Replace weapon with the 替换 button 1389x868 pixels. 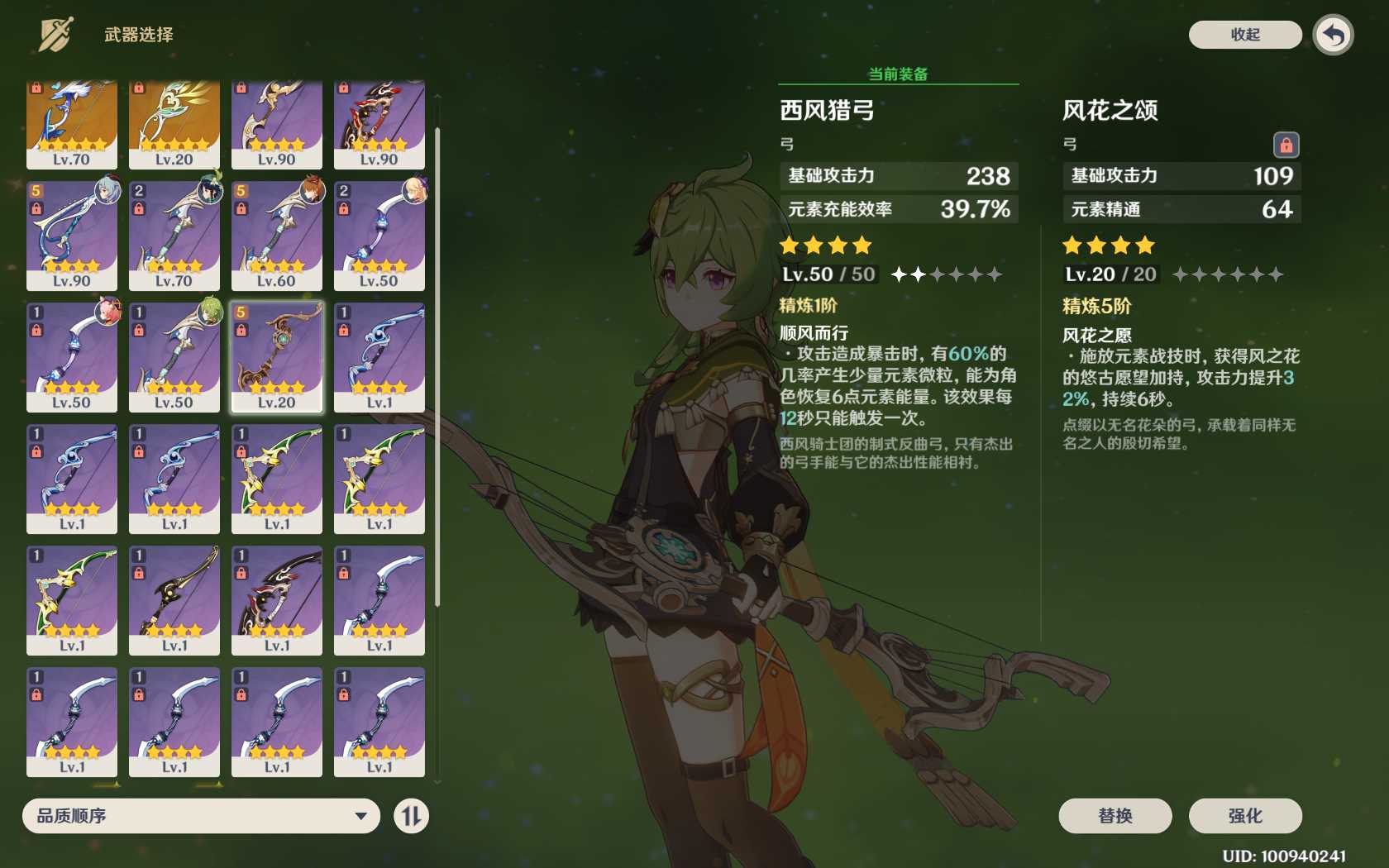[1115, 816]
